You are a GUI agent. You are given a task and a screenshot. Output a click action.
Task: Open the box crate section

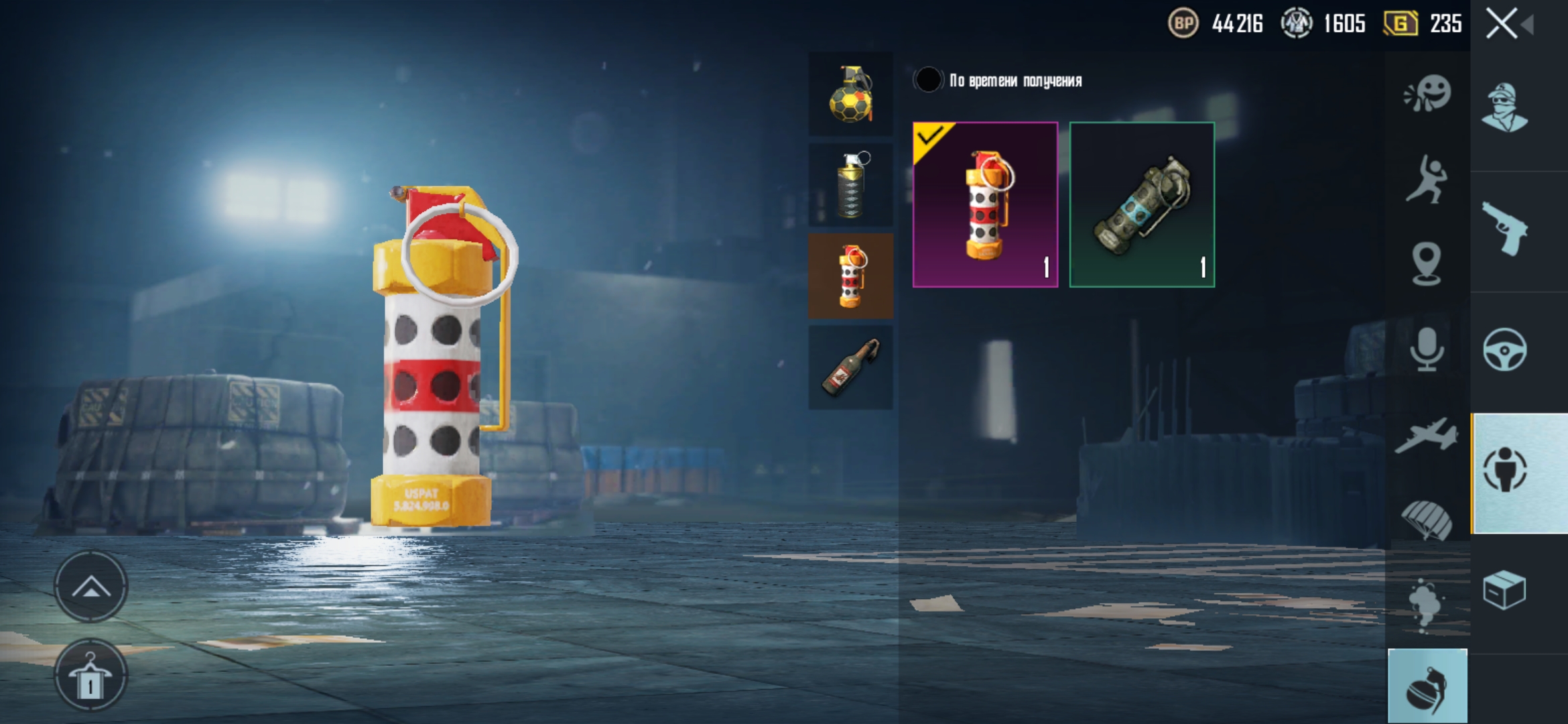click(1505, 591)
